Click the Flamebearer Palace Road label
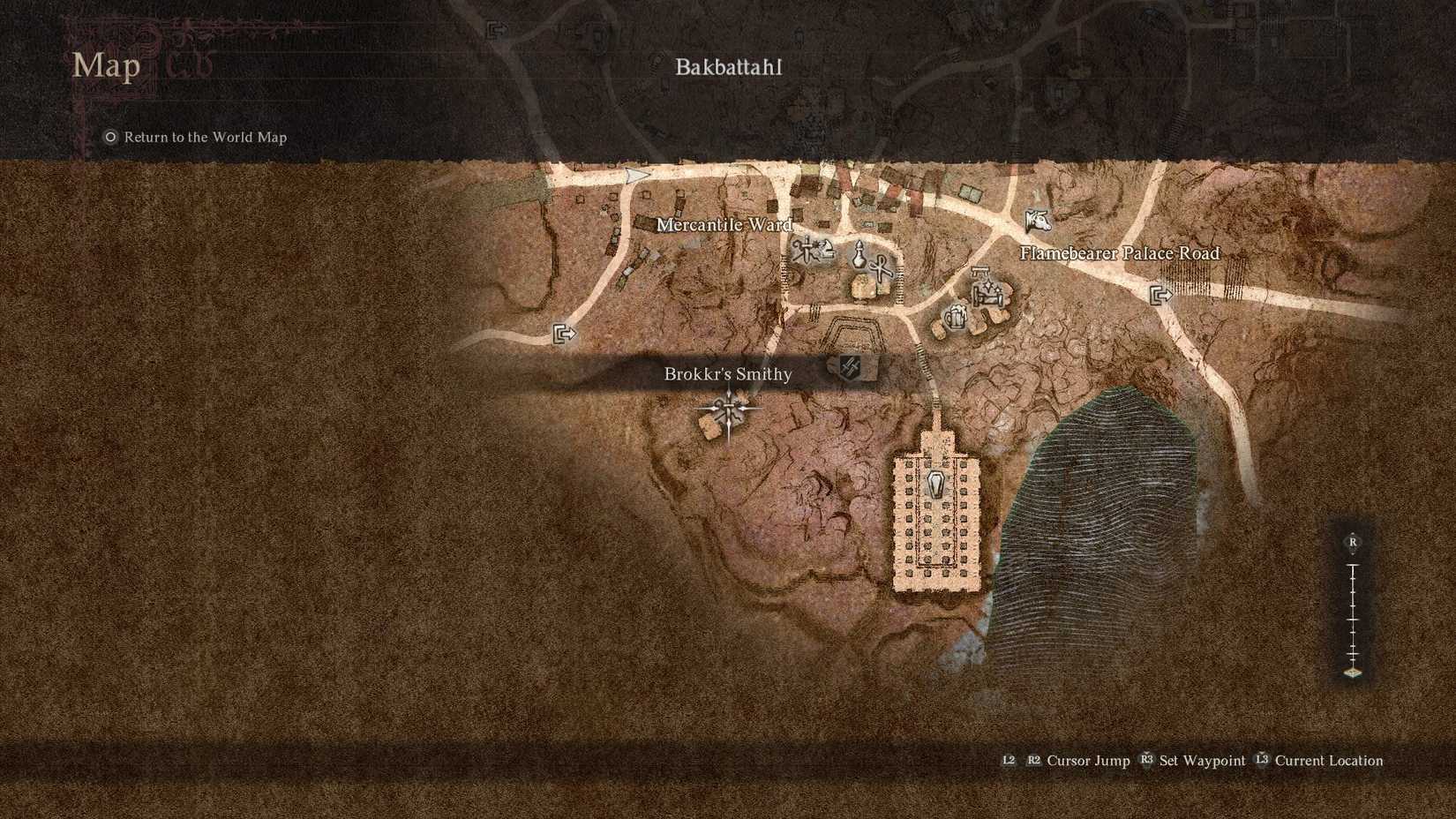This screenshot has height=819, width=1456. pyautogui.click(x=1120, y=253)
